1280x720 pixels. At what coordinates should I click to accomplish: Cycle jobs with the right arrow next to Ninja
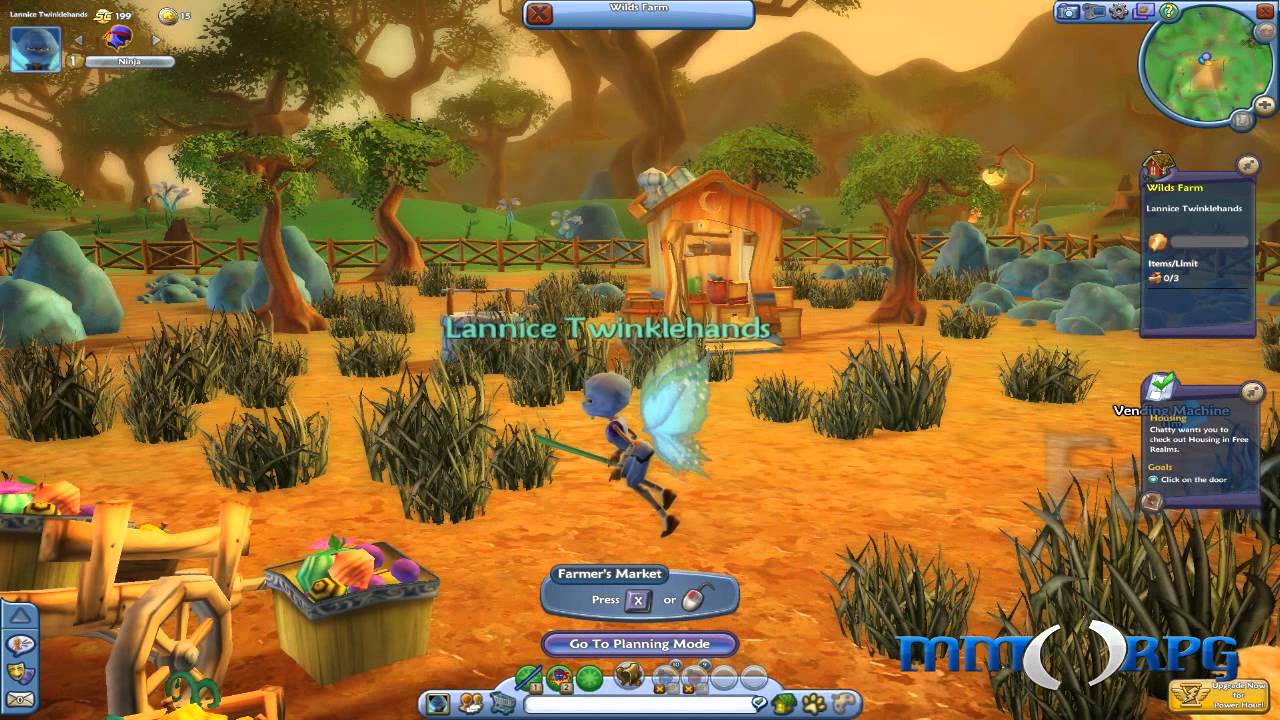click(155, 38)
